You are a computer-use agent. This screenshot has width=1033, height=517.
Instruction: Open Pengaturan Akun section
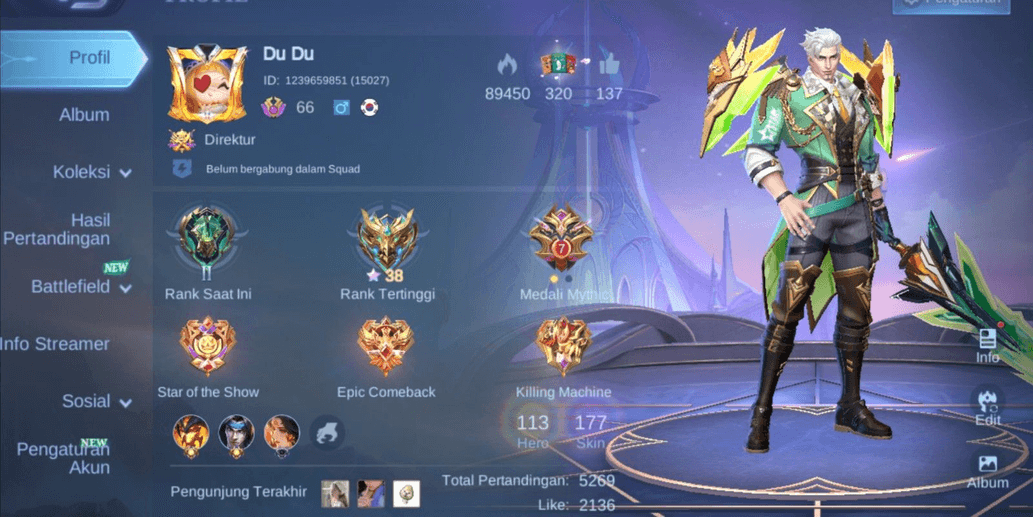66,457
